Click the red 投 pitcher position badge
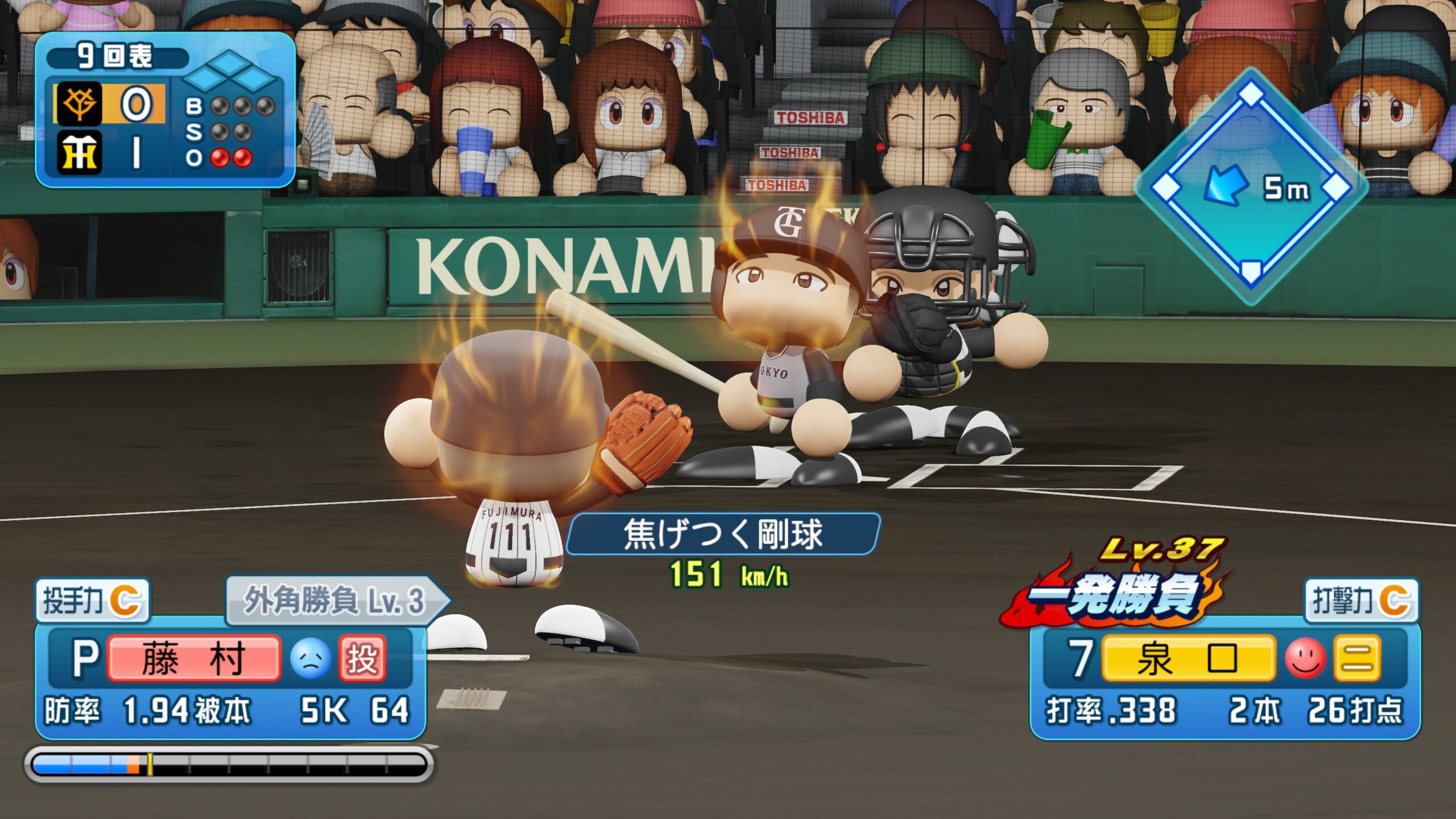The width and height of the screenshot is (1456, 819). [x=362, y=659]
